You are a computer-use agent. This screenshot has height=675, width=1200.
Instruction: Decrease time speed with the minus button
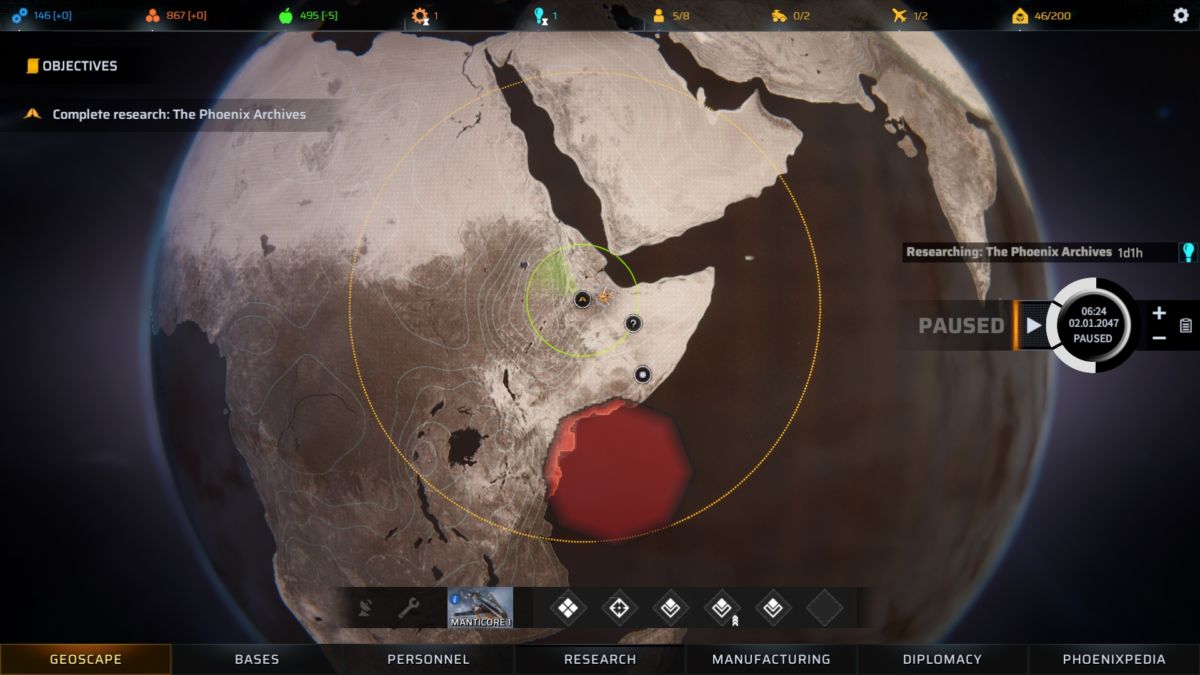[1159, 338]
